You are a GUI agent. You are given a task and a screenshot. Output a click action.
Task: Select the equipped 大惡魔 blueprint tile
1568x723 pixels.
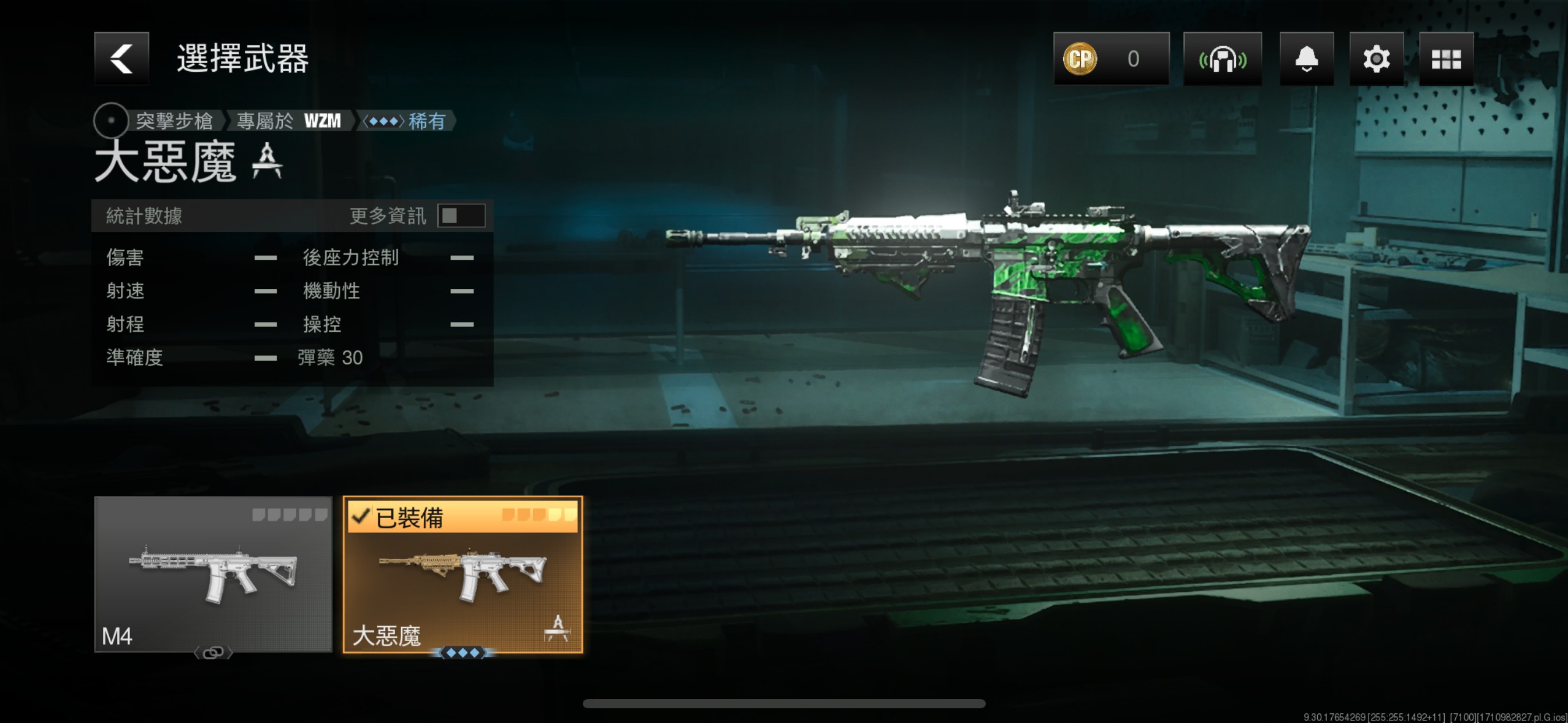click(463, 574)
